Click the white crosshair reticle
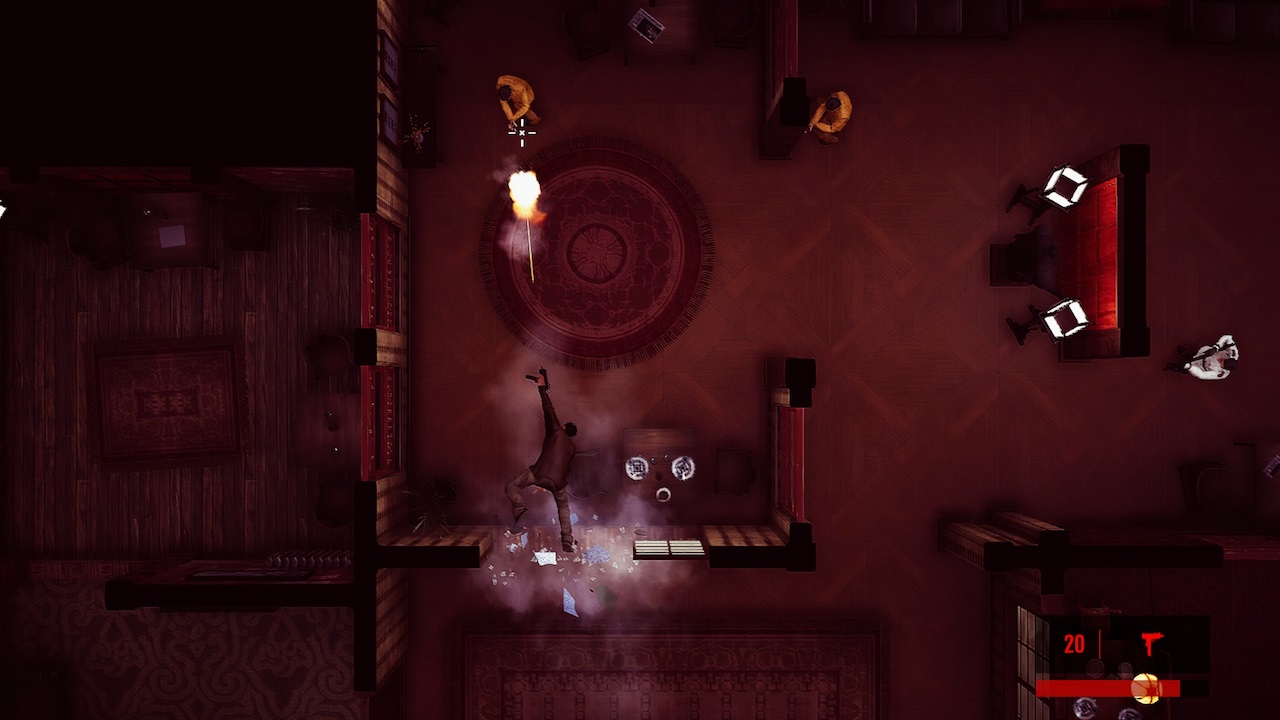Screen dimensions: 1280x720 pos(521,133)
